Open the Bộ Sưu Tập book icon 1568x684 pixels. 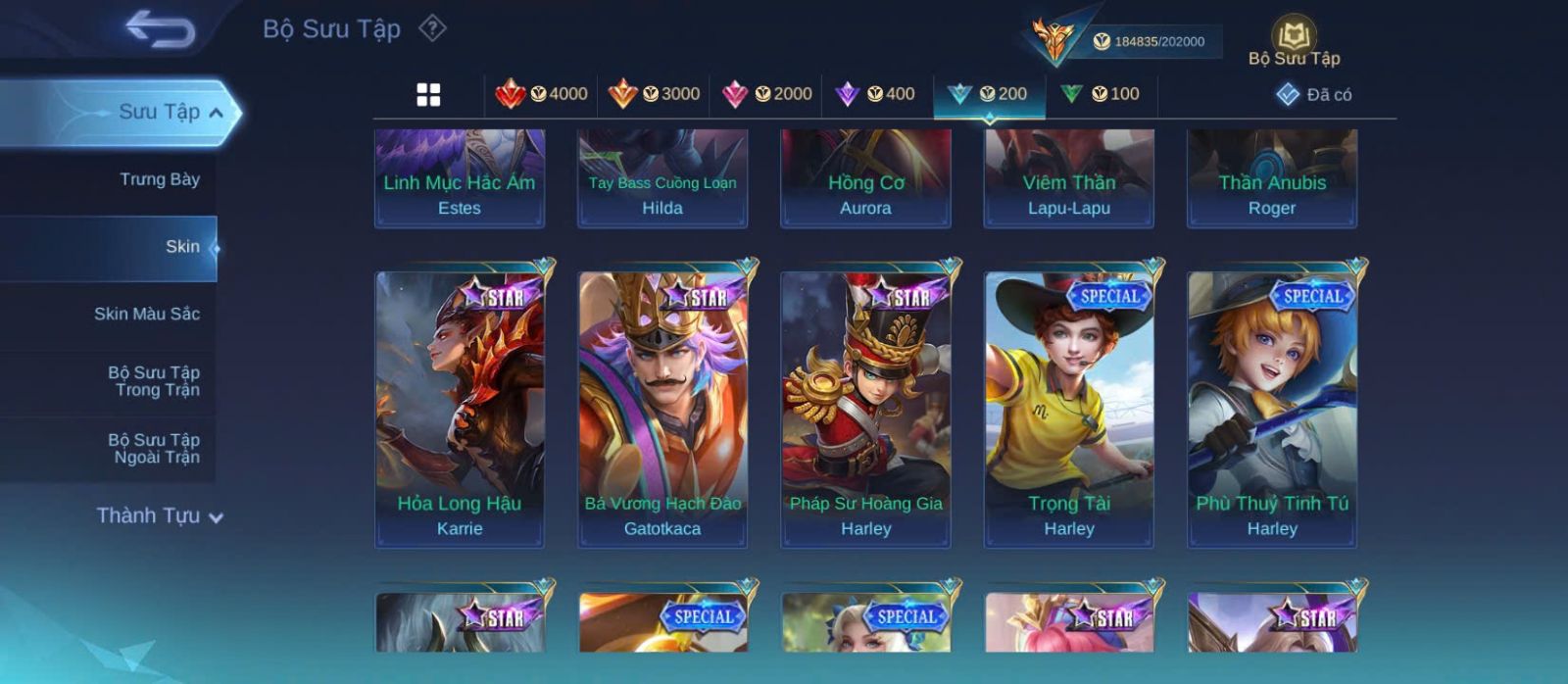tap(1294, 41)
